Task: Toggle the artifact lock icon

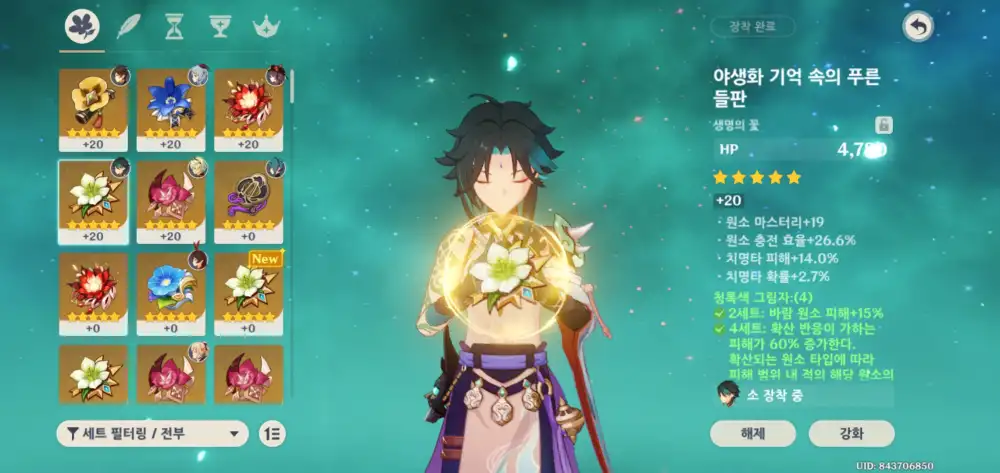Action: (x=883, y=125)
